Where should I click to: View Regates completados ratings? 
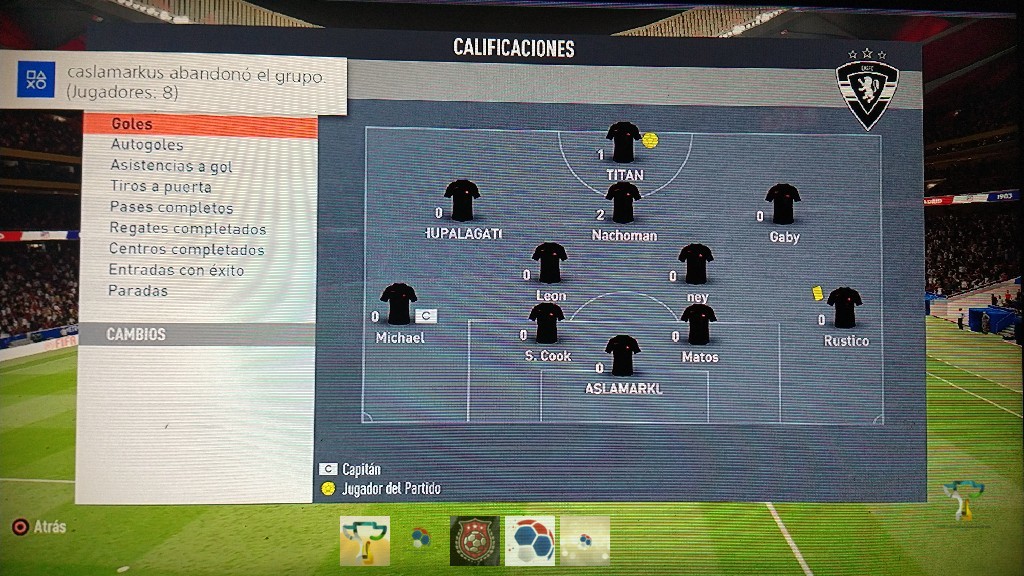click(x=188, y=229)
